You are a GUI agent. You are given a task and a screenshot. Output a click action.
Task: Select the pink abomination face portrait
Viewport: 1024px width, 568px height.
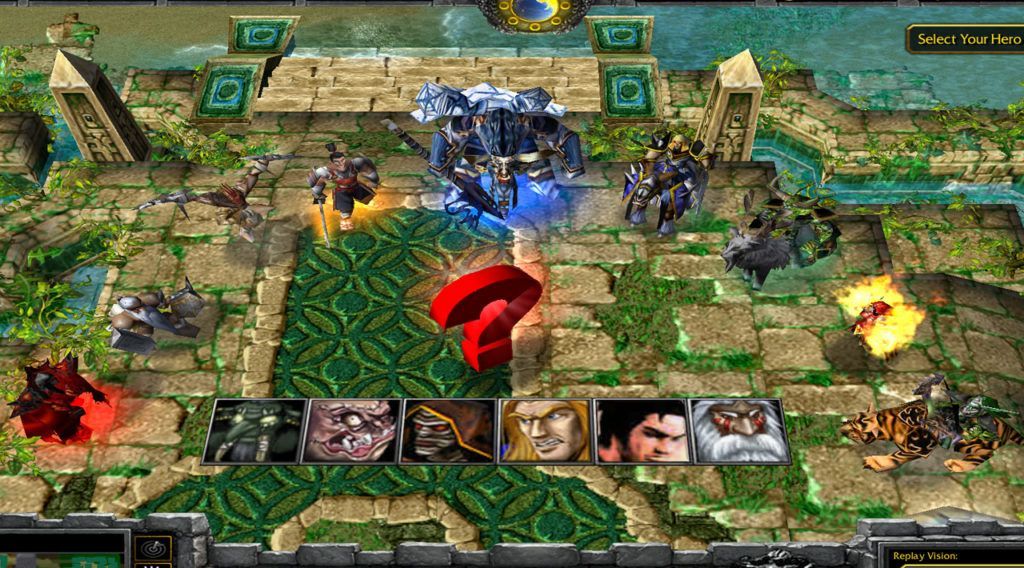pyautogui.click(x=350, y=431)
